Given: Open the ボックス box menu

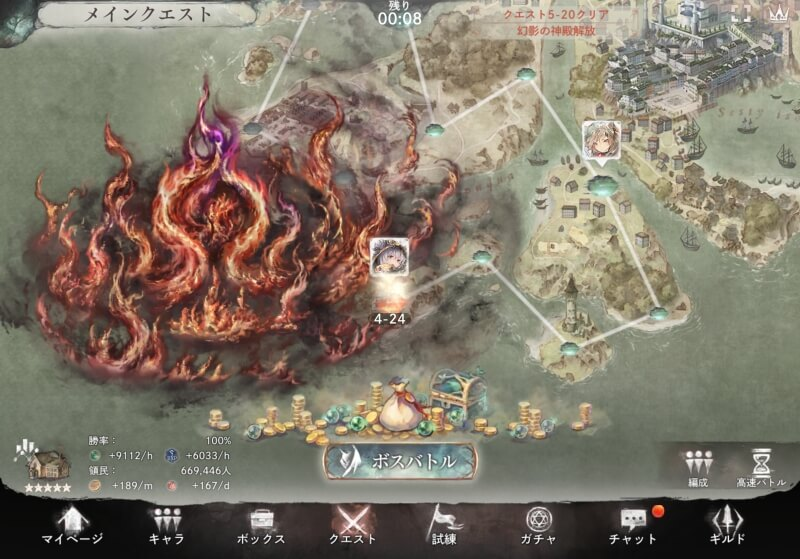Looking at the screenshot, I should (261, 525).
